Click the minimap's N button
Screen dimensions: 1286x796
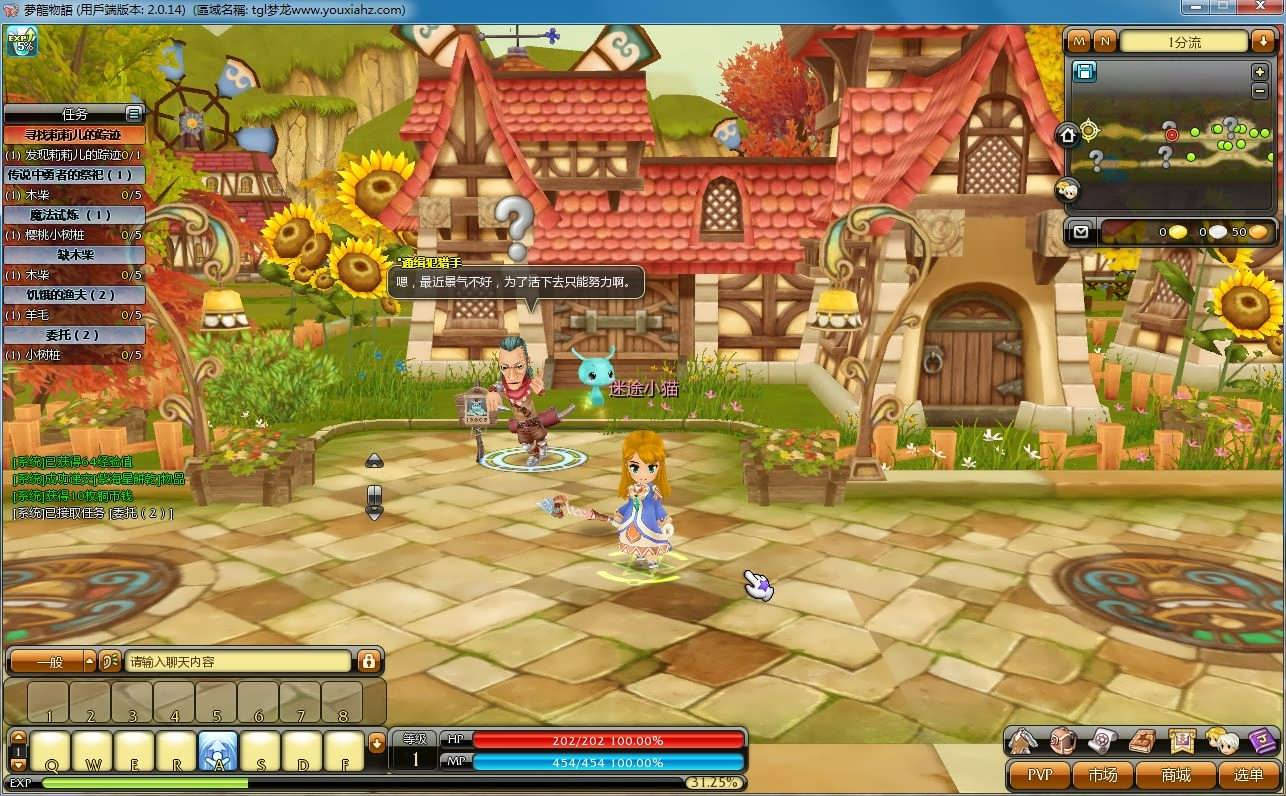[1104, 41]
